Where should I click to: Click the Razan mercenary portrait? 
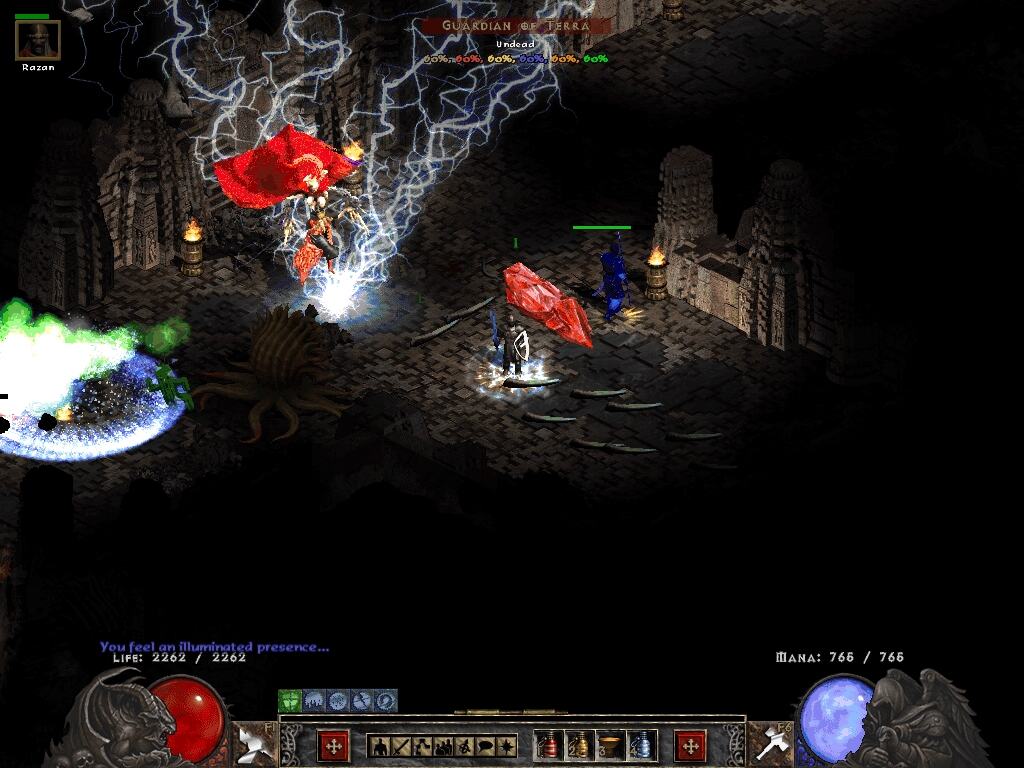38,40
